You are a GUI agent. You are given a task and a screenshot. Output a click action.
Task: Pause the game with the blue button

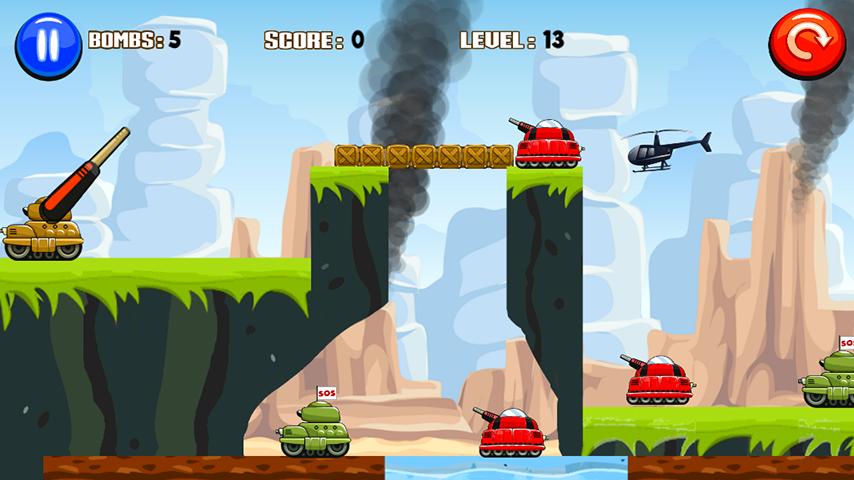point(48,45)
